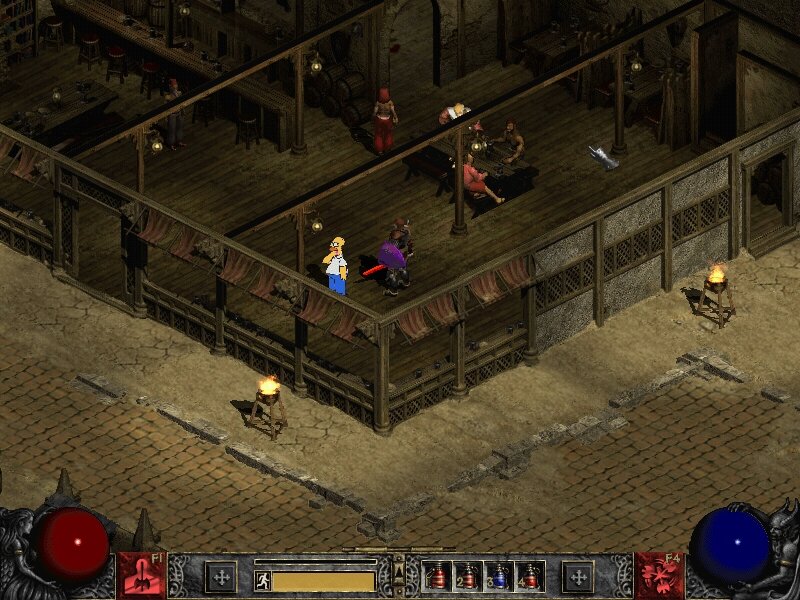The width and height of the screenshot is (800, 600).
Task: Use the red healing potion in belt slot 4
Action: click(x=529, y=577)
